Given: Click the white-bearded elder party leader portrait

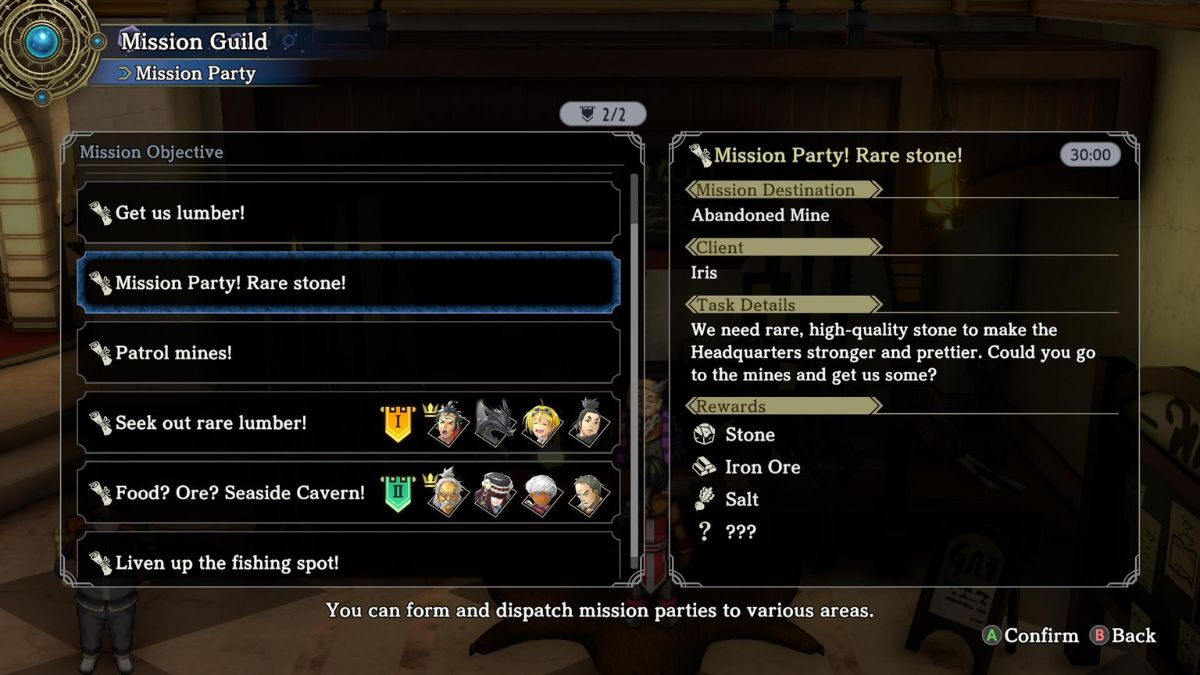Looking at the screenshot, I should pyautogui.click(x=446, y=494).
